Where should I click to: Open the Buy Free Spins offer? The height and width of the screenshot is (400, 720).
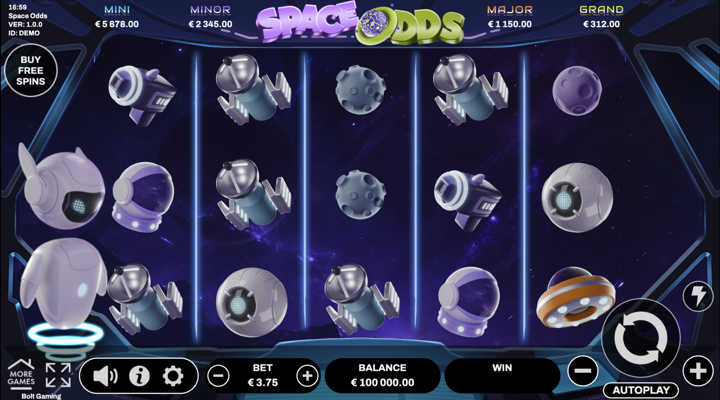29,72
